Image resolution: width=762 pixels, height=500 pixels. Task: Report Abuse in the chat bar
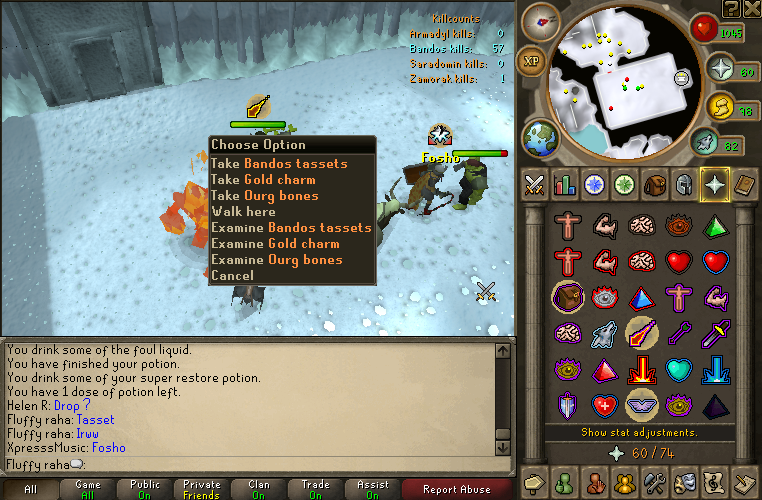(x=457, y=490)
